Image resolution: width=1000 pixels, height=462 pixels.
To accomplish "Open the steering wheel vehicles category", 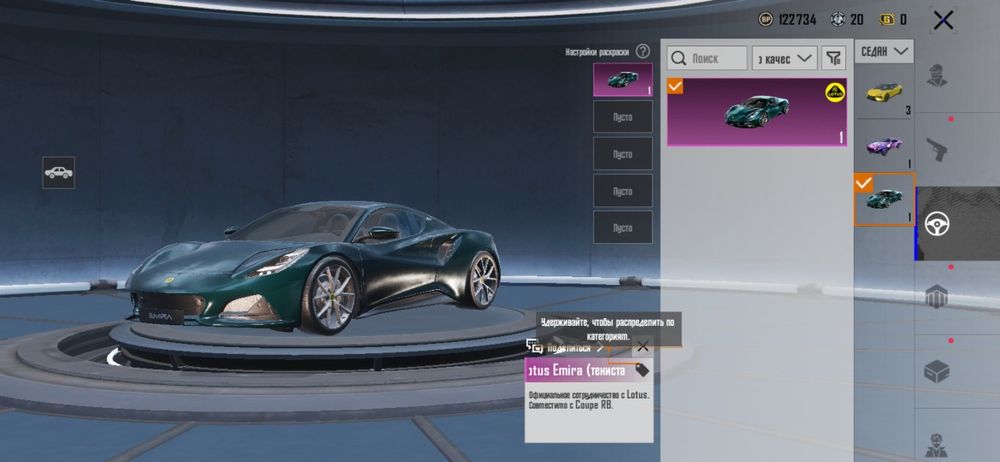I will click(937, 223).
